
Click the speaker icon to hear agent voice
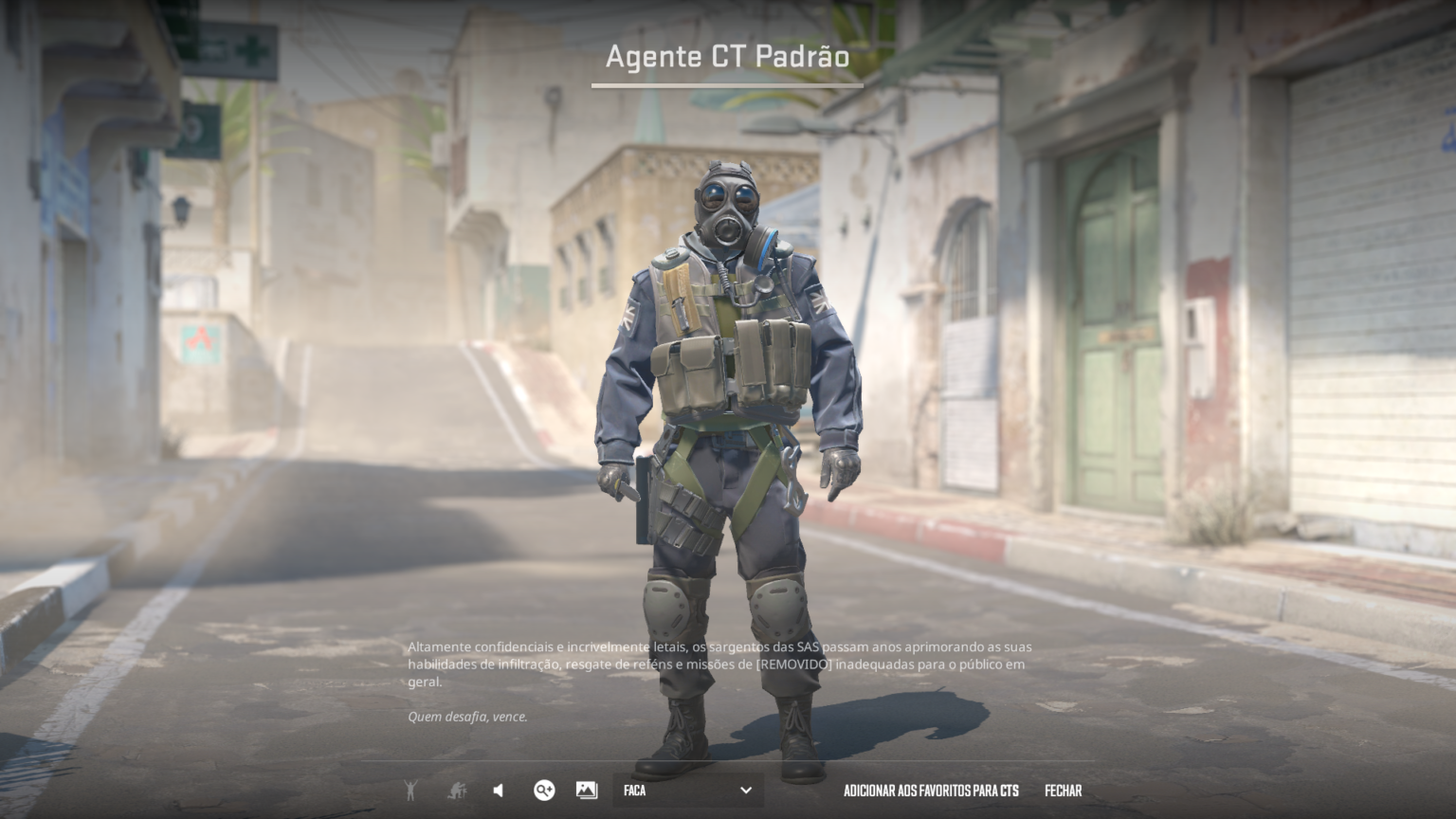pyautogui.click(x=498, y=790)
